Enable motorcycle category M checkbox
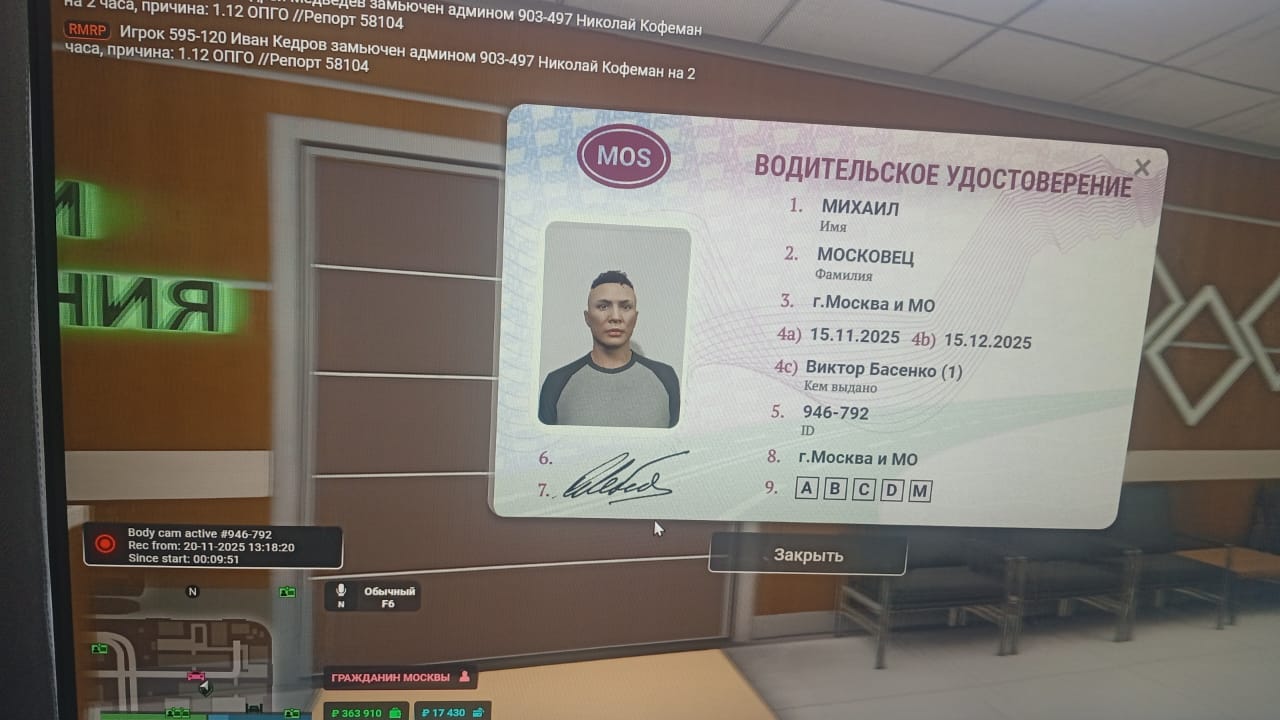The image size is (1280, 720). pos(920,489)
